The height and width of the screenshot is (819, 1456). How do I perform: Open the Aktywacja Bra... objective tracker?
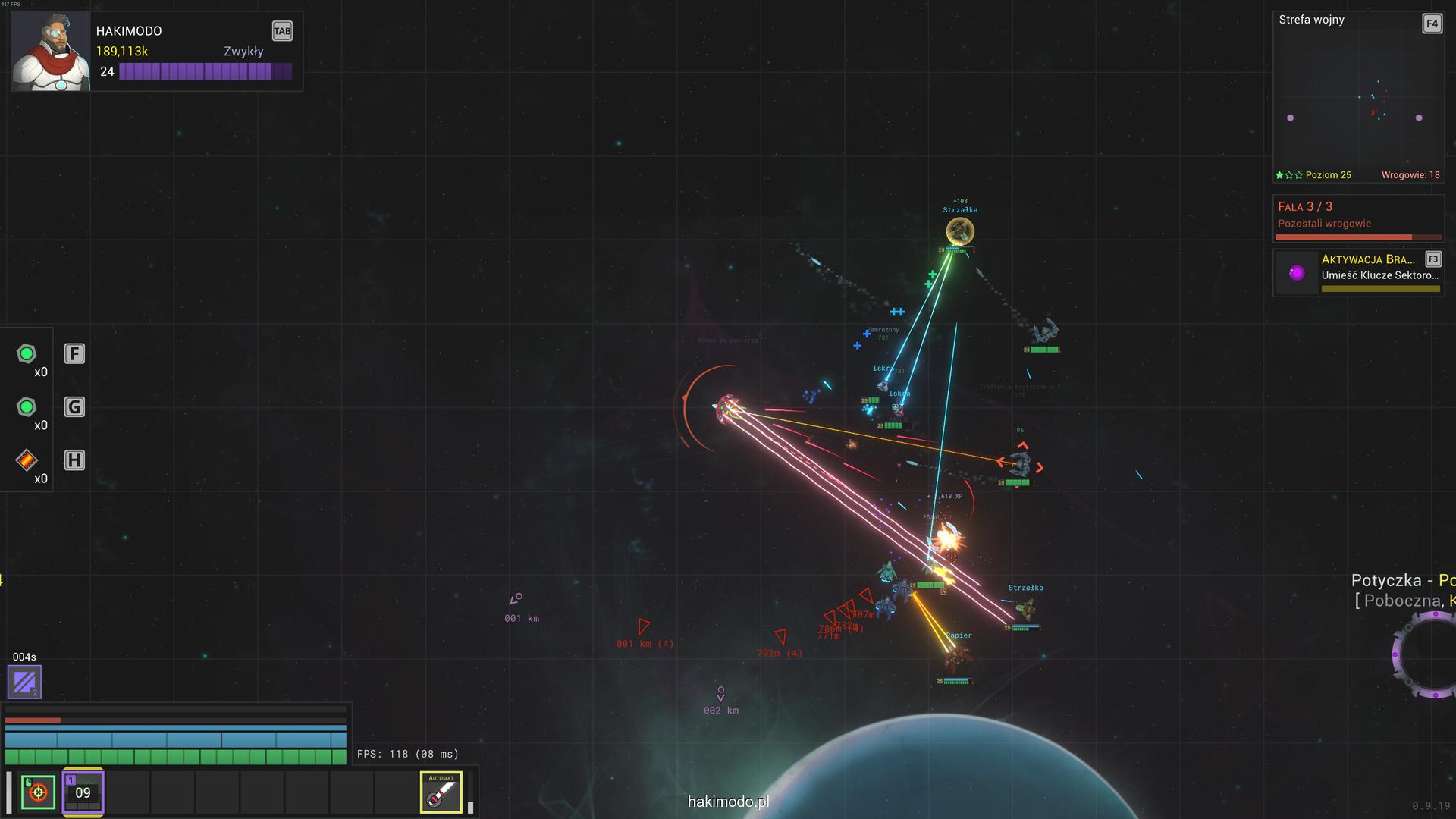click(x=1358, y=273)
